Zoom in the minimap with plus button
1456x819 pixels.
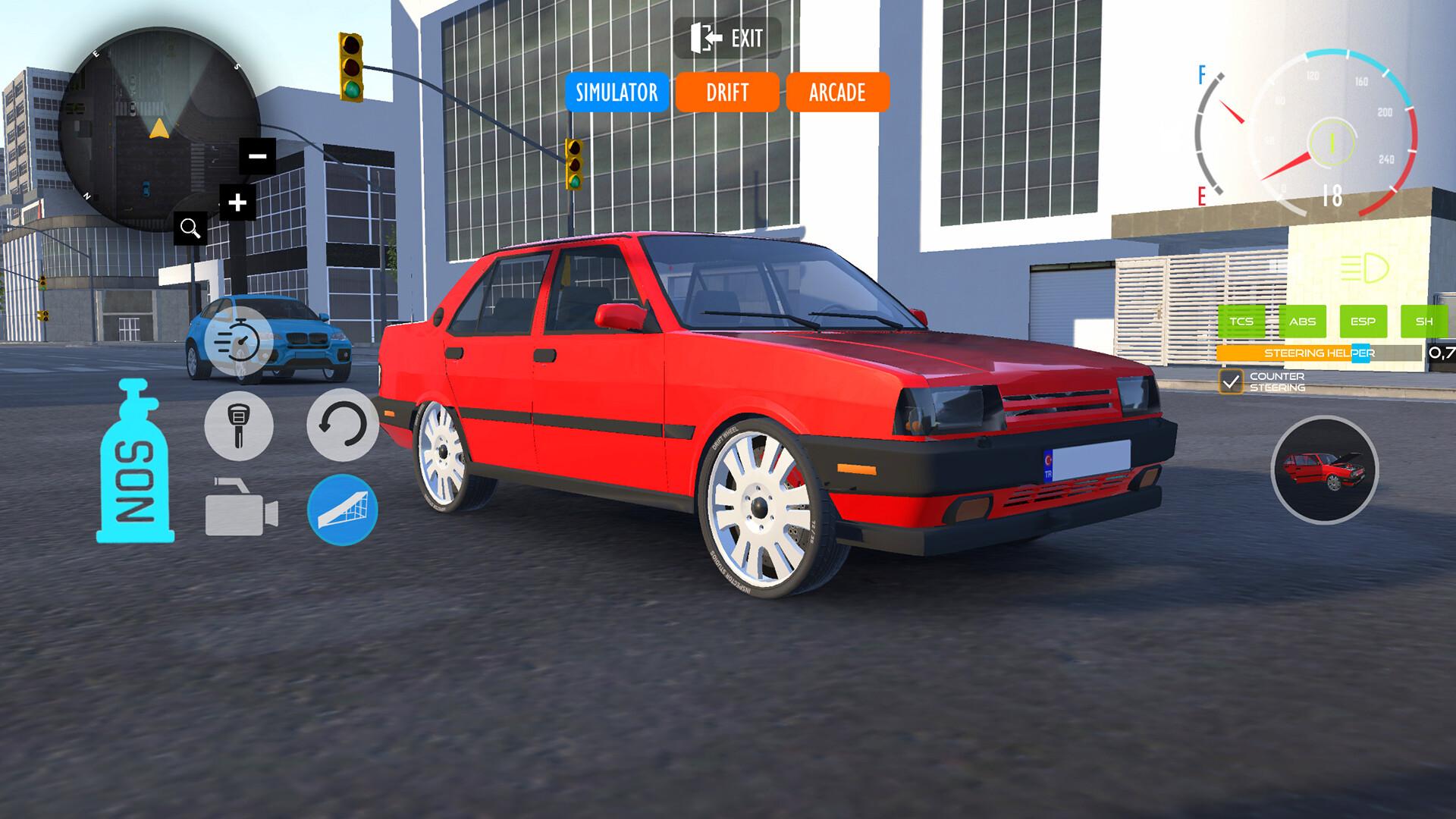[x=237, y=202]
